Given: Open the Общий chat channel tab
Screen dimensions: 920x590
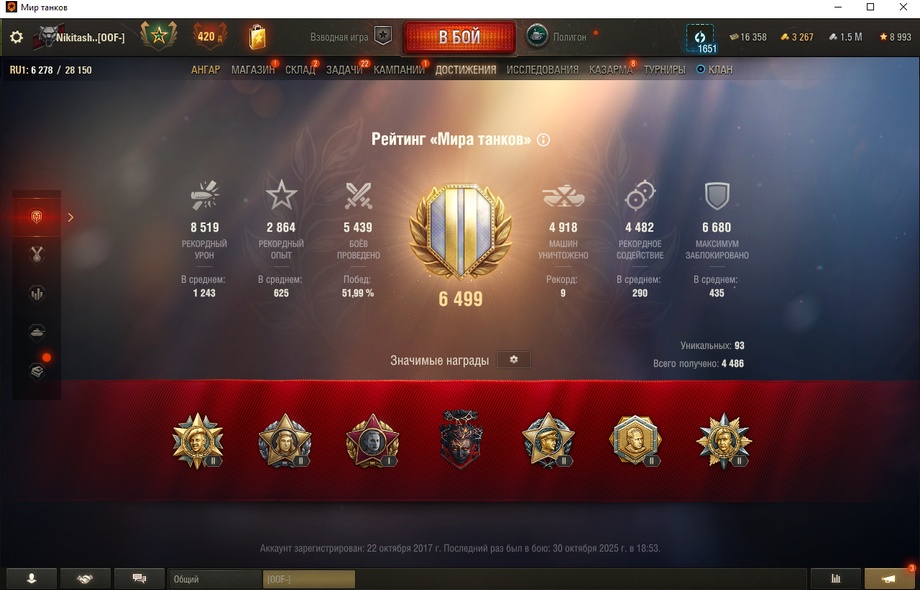Looking at the screenshot, I should pyautogui.click(x=215, y=579).
